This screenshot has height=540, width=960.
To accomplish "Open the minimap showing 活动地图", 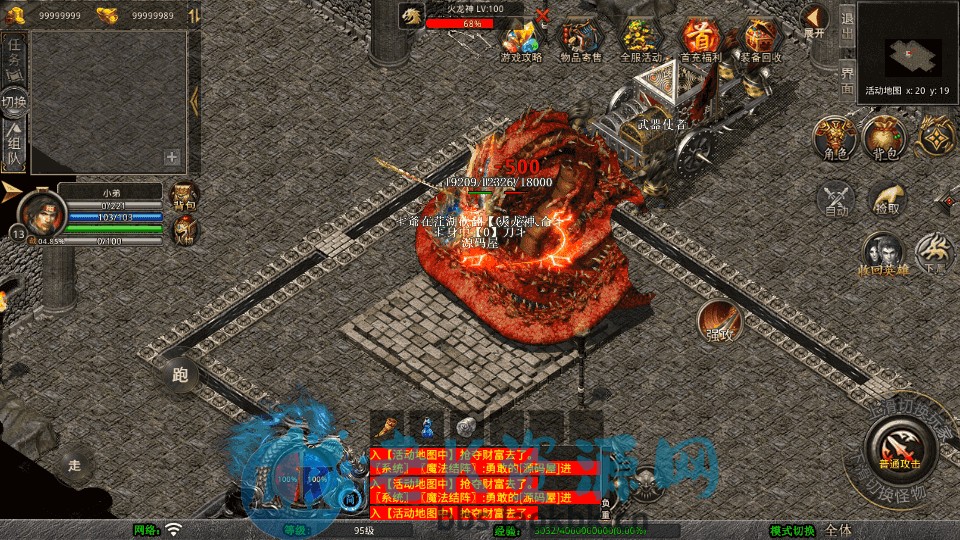I will click(907, 50).
